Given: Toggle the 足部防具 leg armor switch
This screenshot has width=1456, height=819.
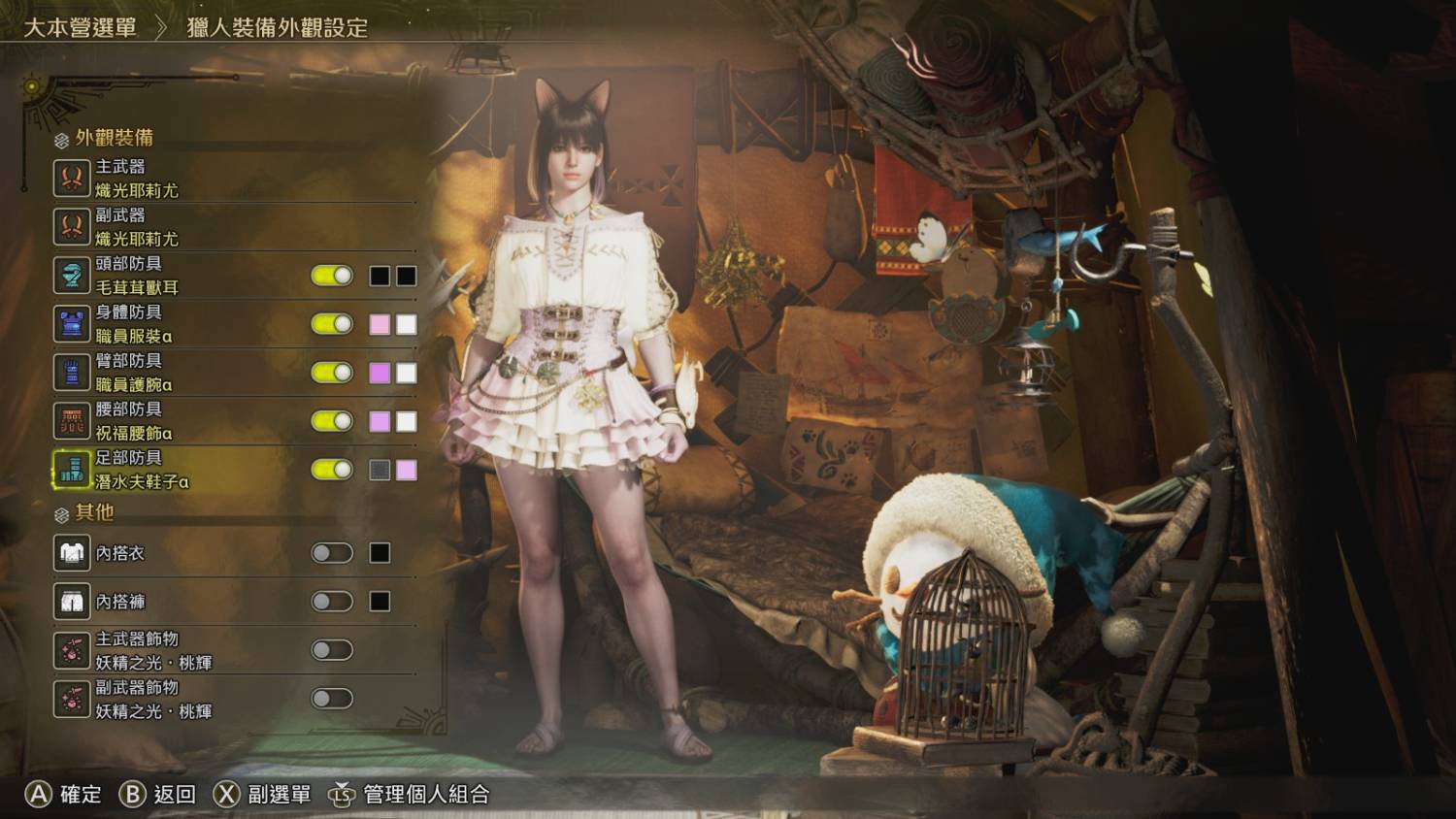Looking at the screenshot, I should click(332, 470).
